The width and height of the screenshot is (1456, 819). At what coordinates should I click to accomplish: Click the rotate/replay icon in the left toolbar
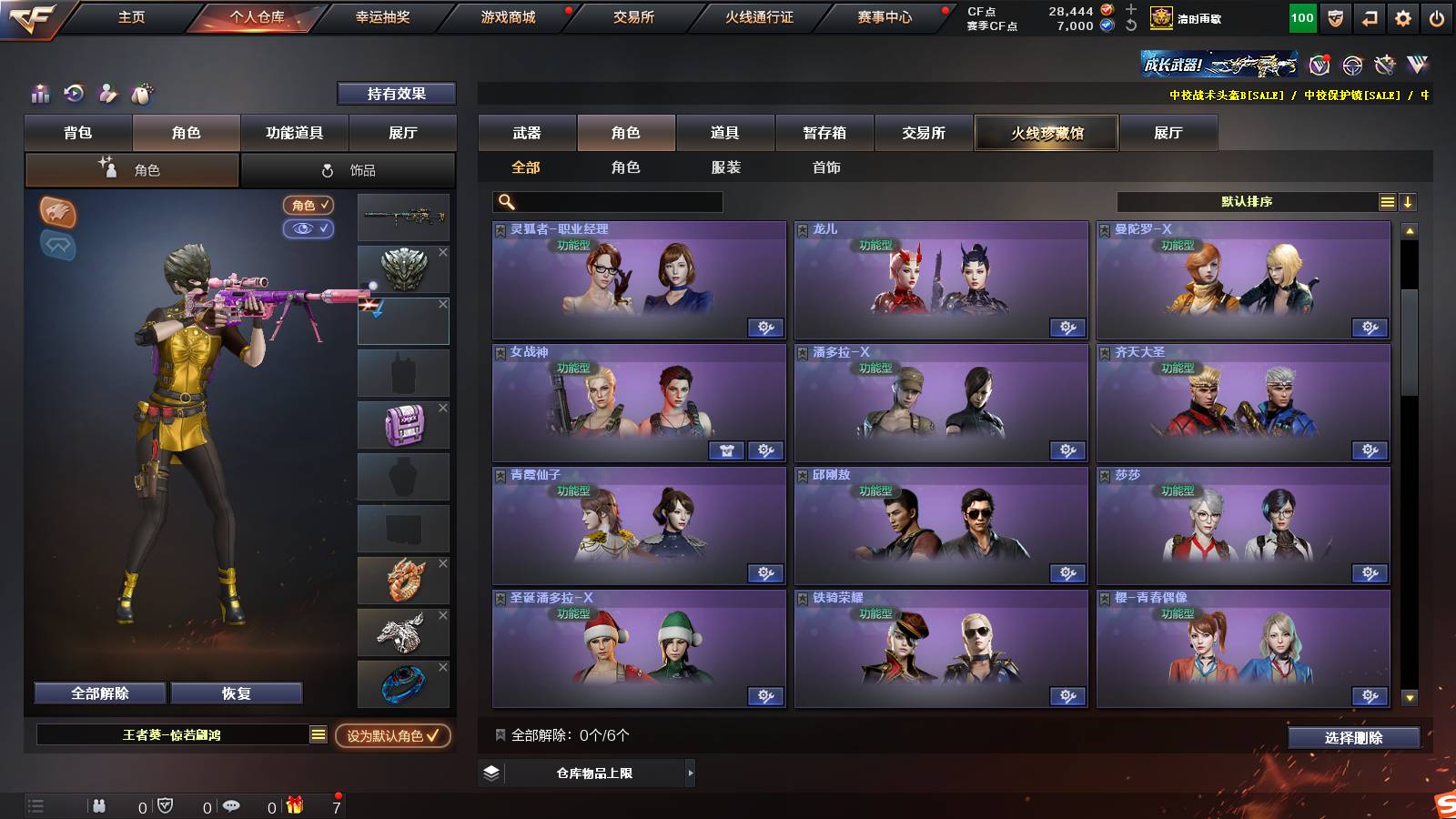click(72, 93)
